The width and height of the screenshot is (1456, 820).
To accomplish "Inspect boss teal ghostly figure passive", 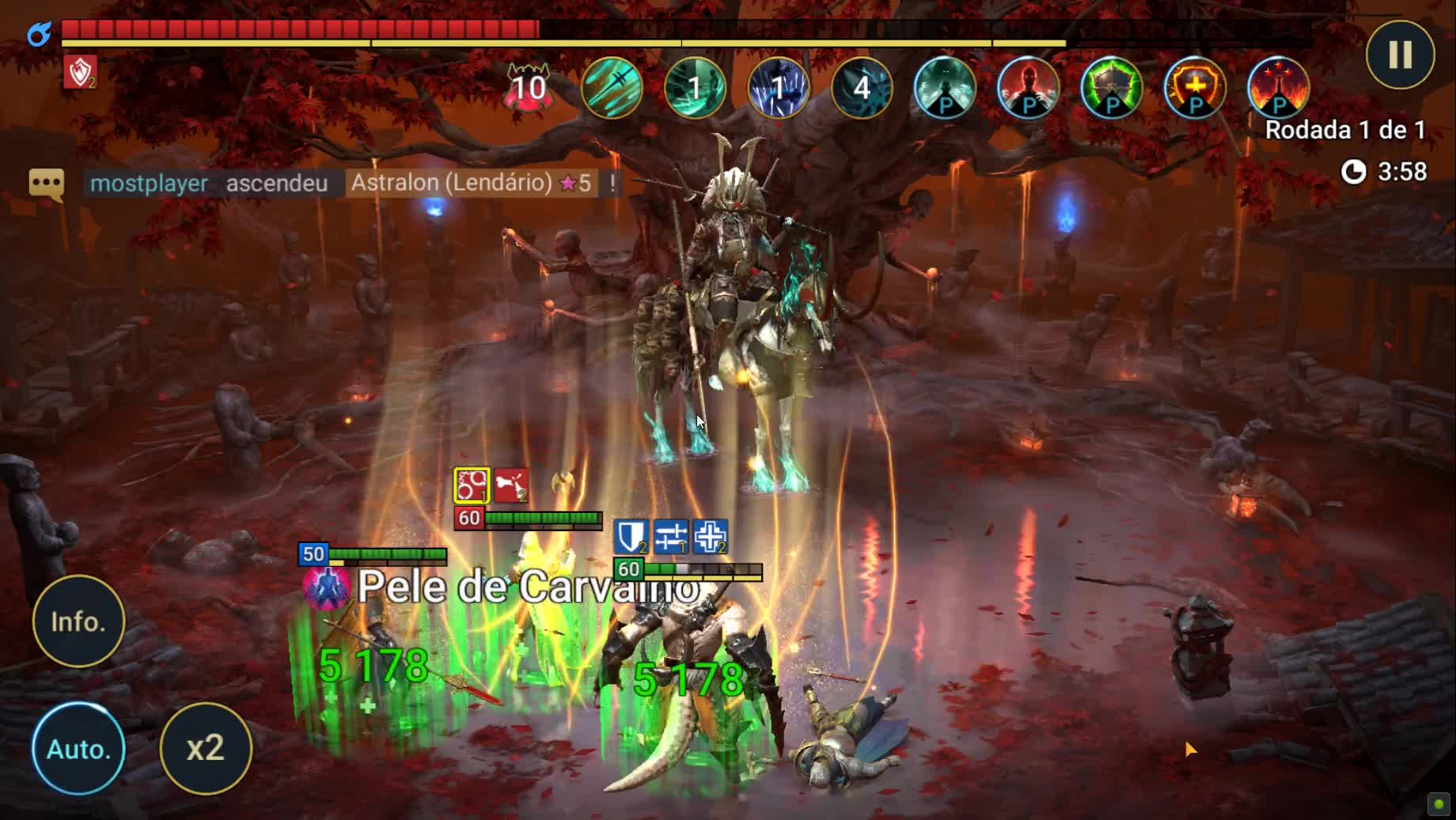I will [945, 87].
